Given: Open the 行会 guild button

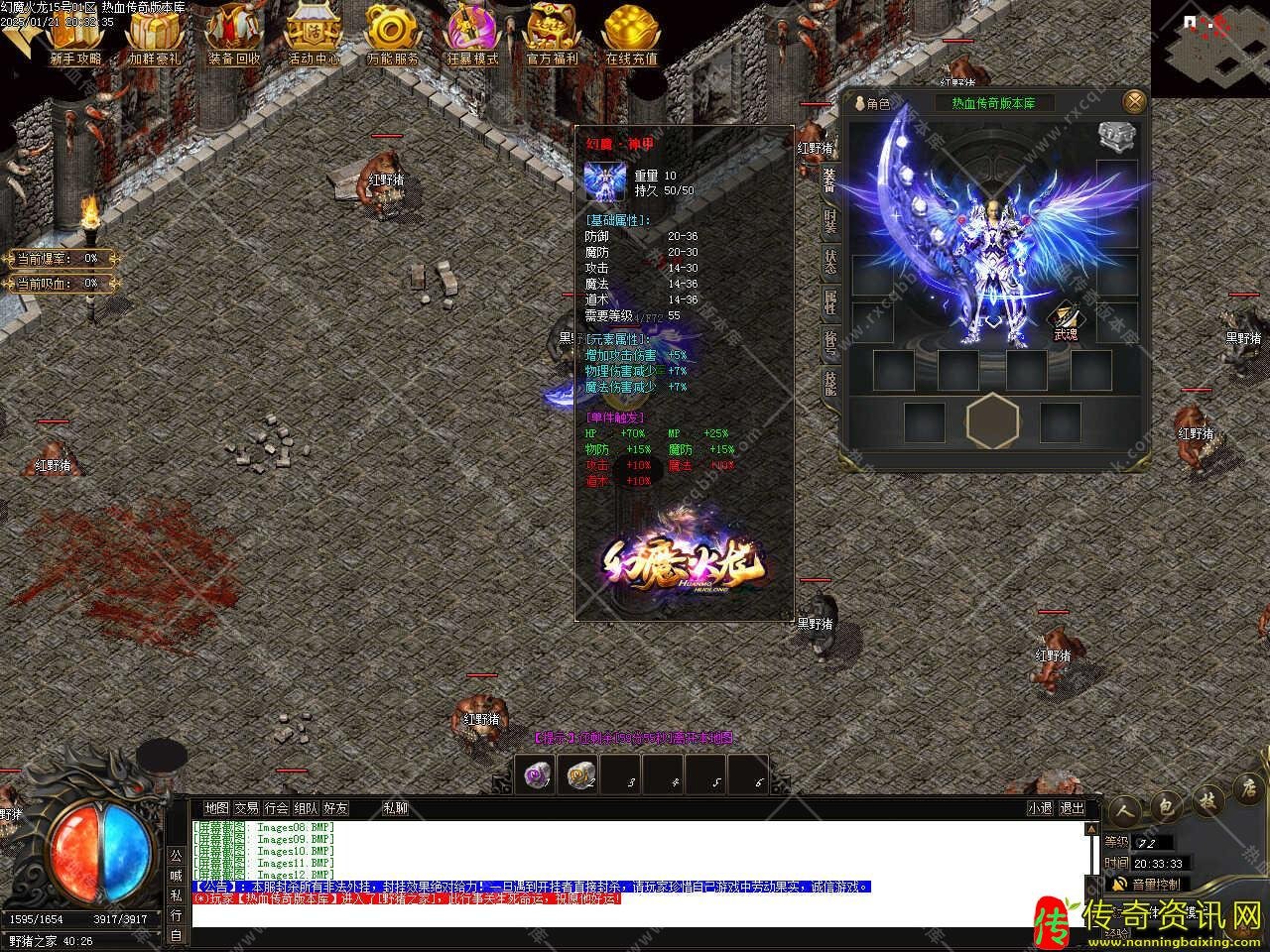Looking at the screenshot, I should [276, 808].
